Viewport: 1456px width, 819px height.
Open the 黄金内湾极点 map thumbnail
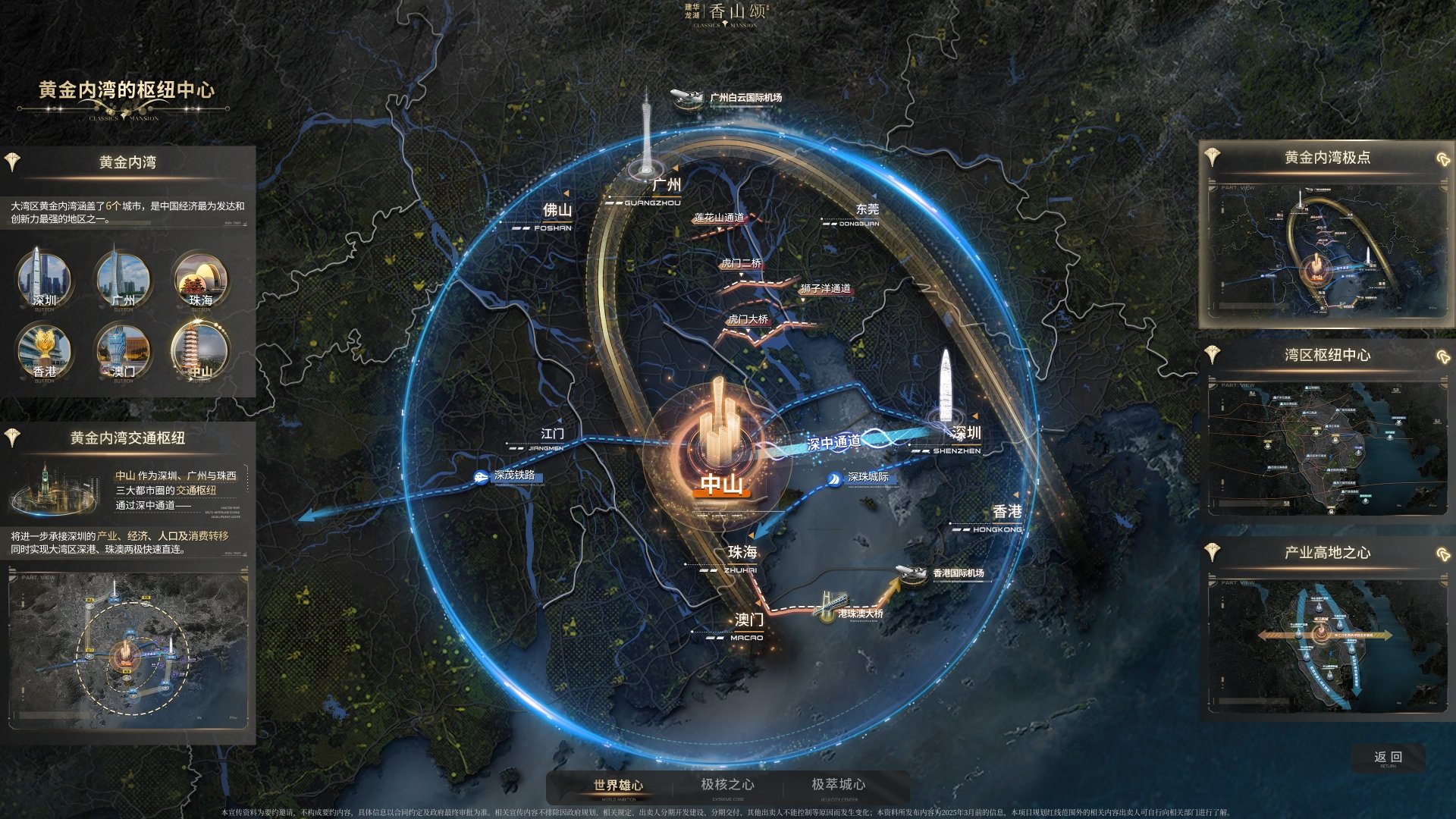pos(1326,249)
